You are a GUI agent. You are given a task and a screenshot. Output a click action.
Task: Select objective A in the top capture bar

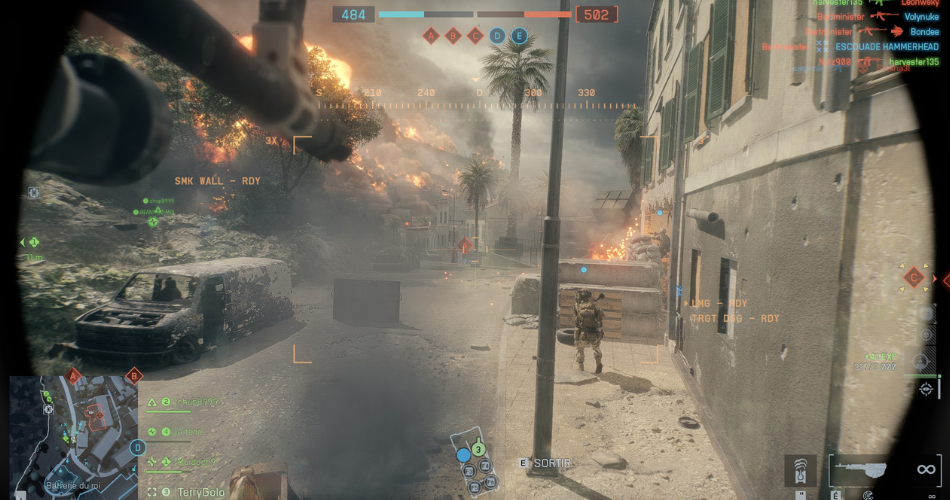coord(431,36)
